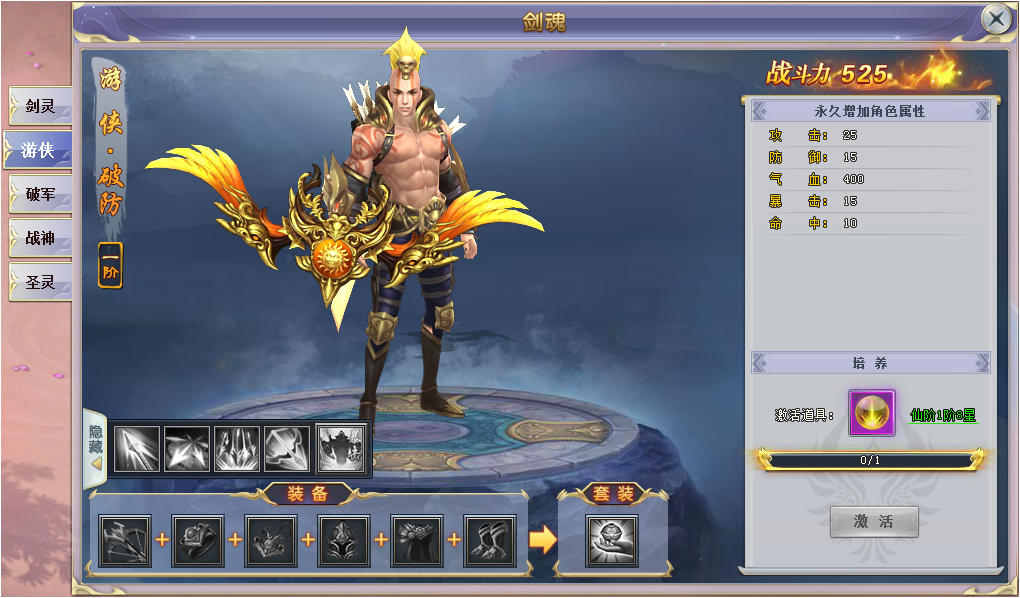Open the 破军 tab

pyautogui.click(x=40, y=194)
